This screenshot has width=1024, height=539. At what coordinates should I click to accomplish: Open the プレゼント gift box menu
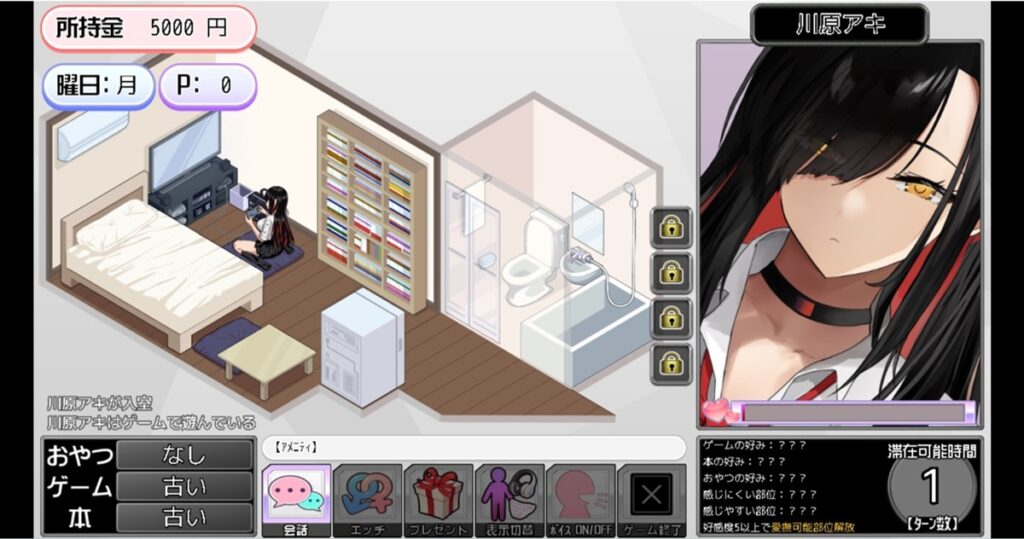pyautogui.click(x=438, y=499)
